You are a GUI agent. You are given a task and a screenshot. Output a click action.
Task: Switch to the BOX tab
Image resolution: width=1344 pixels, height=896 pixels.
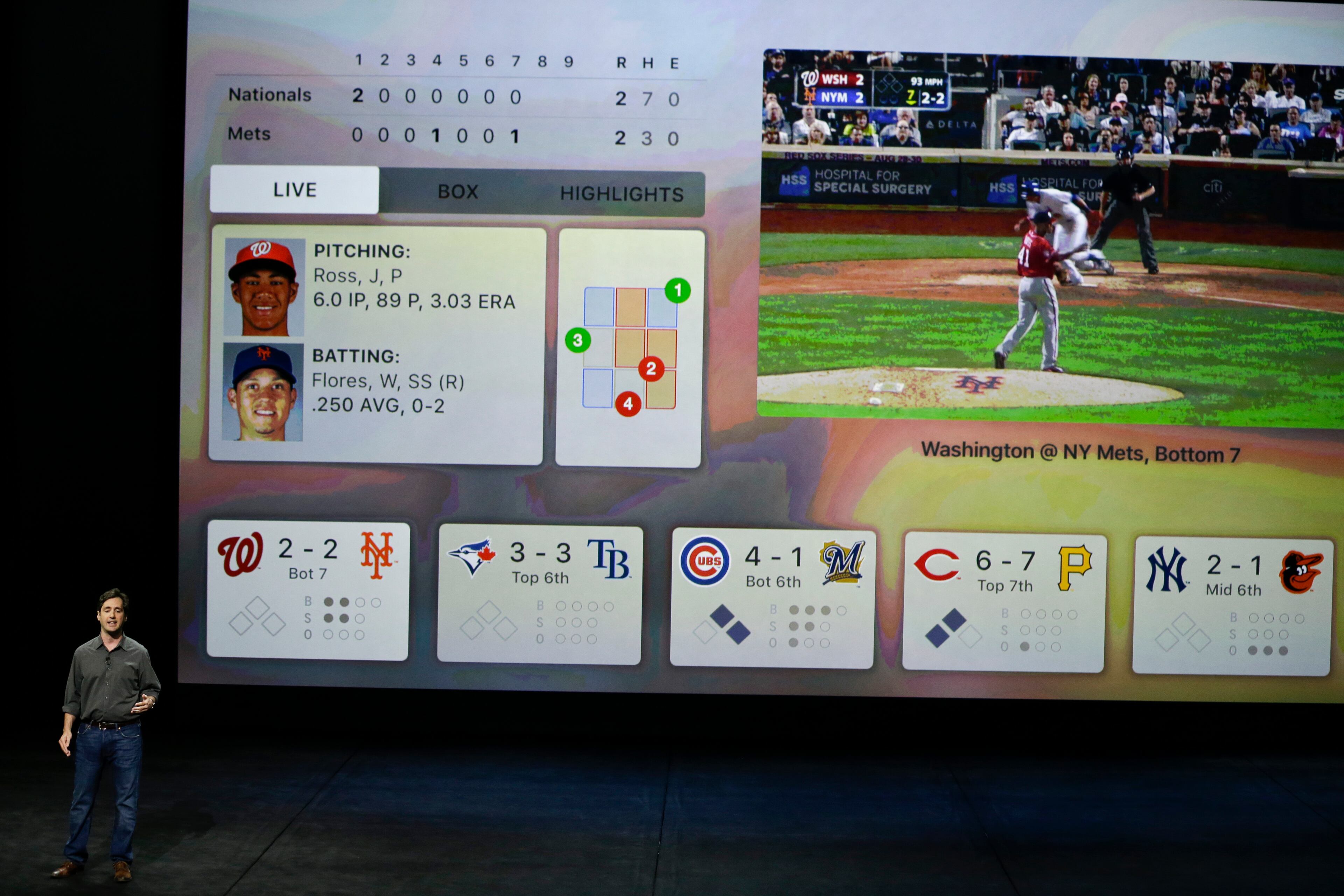pos(458,191)
